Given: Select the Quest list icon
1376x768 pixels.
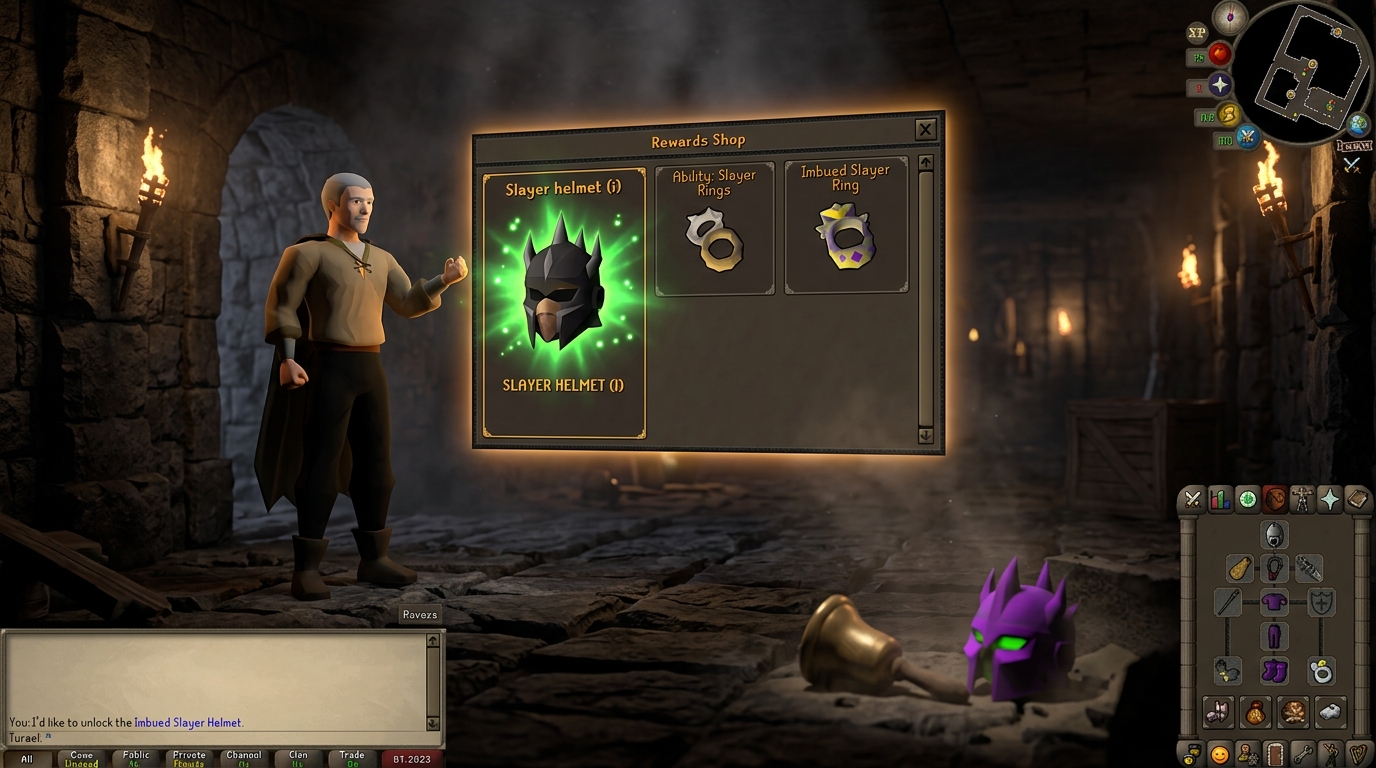Looking at the screenshot, I should coord(1247,499).
